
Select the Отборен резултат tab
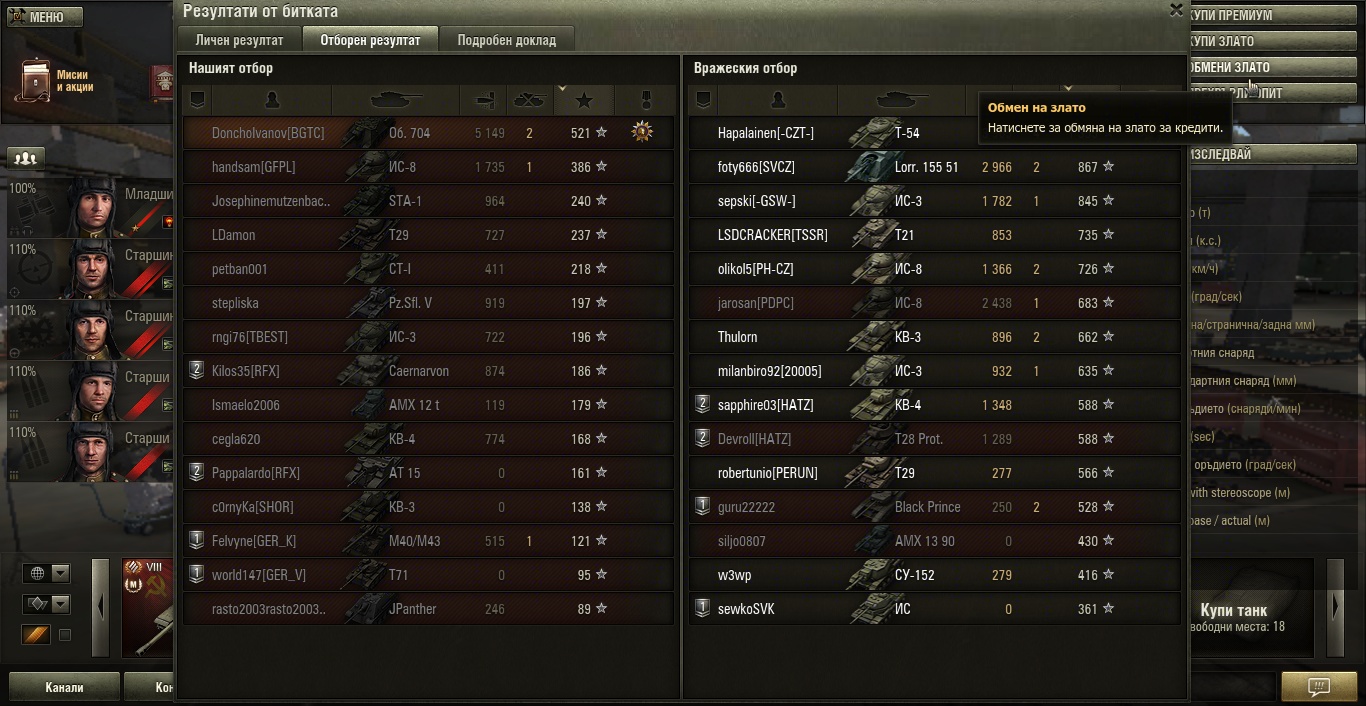[x=370, y=40]
